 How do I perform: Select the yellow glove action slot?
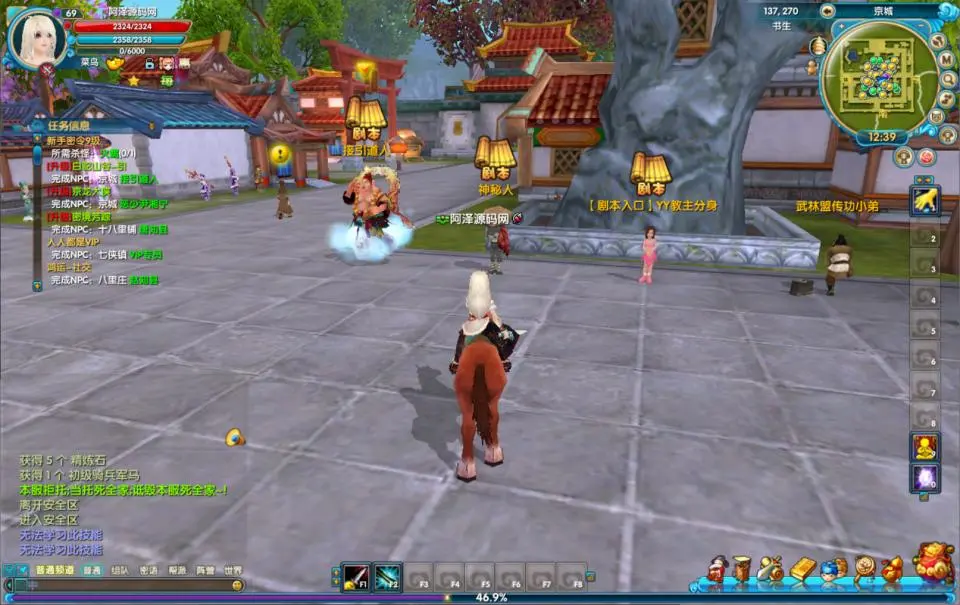tap(925, 200)
